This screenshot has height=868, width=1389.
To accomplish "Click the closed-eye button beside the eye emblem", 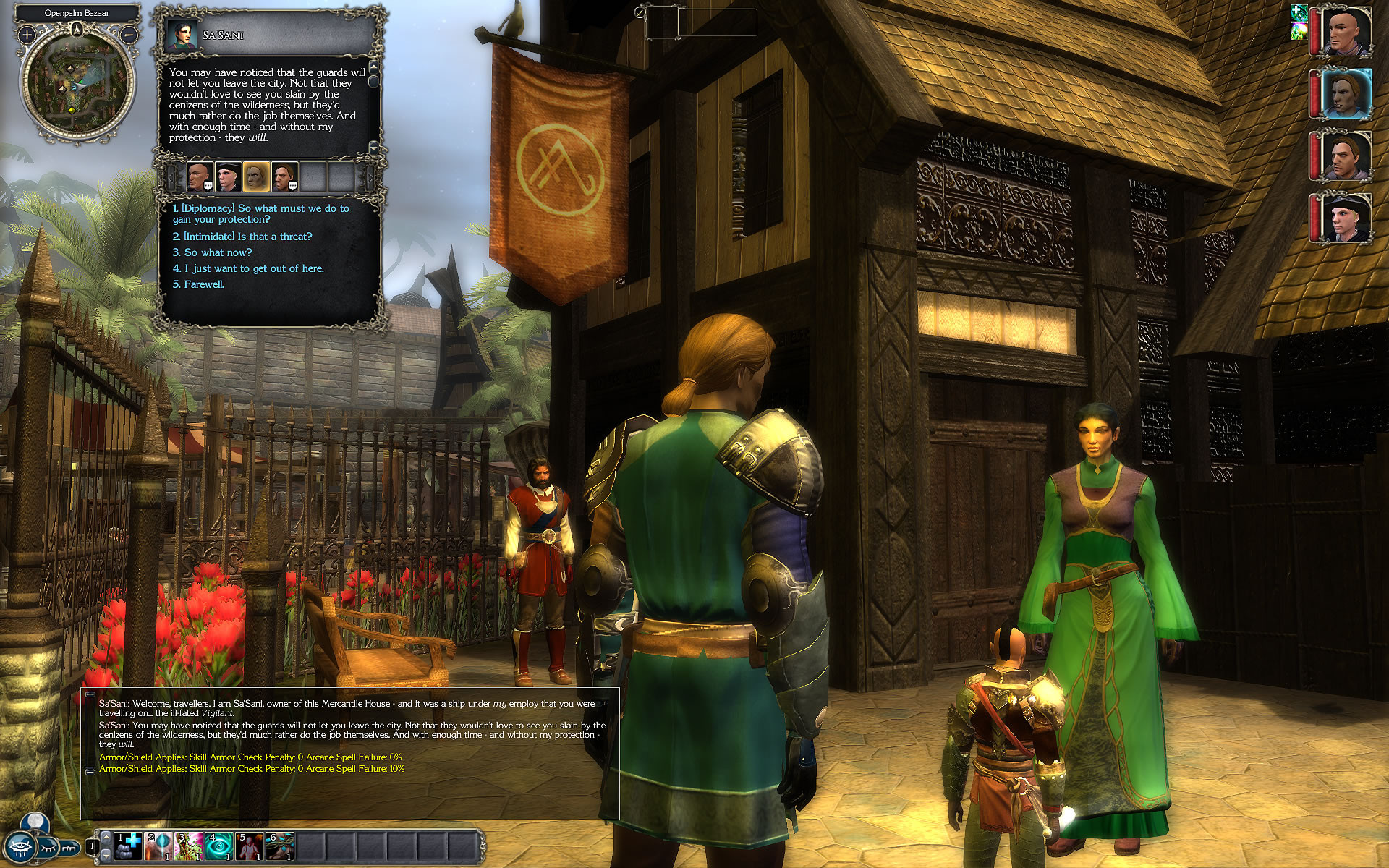I will (x=48, y=846).
